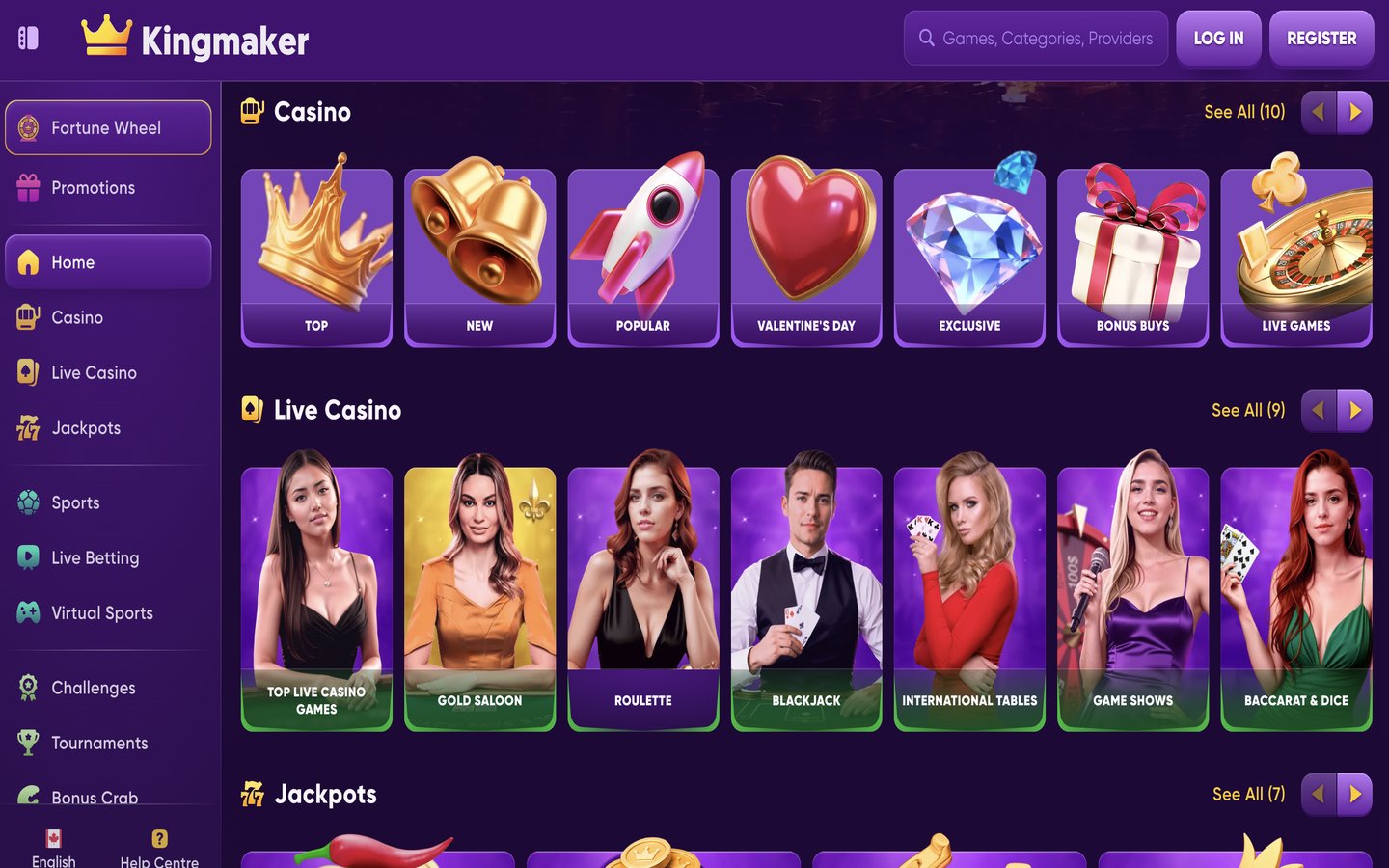Select the Promotions gift icon

[x=26, y=187]
